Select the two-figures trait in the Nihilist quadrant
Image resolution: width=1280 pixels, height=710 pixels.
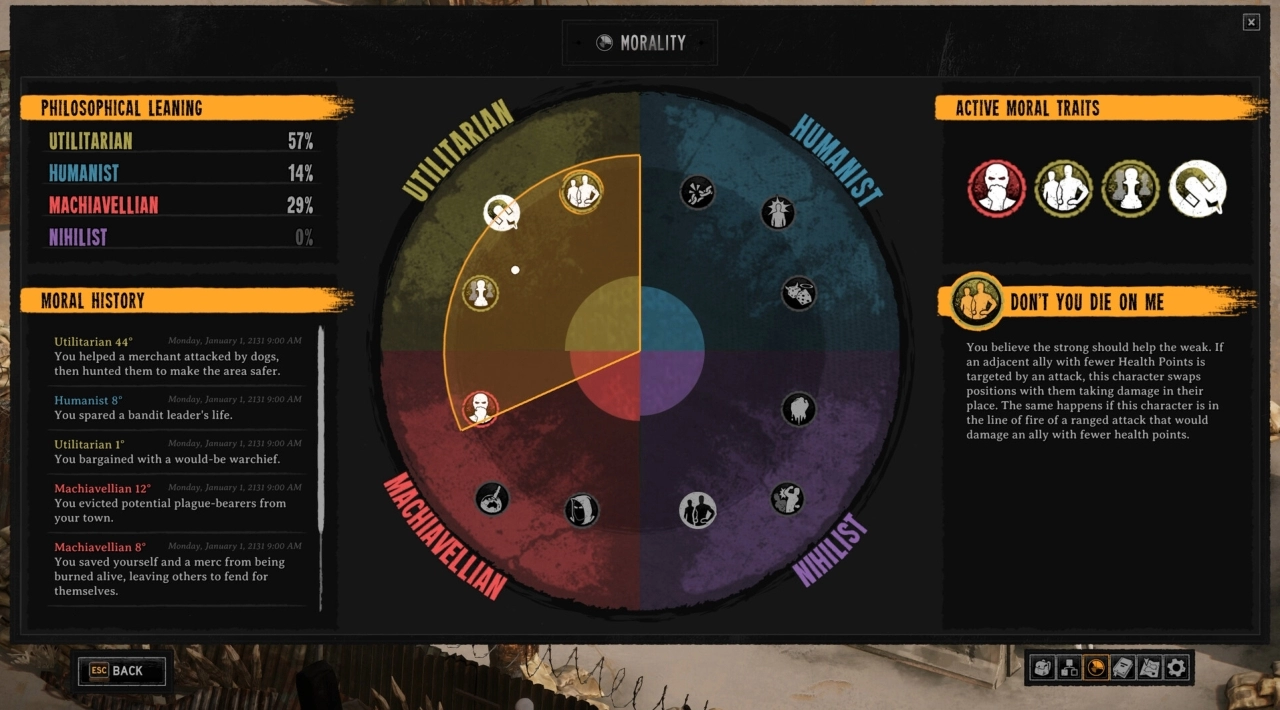pyautogui.click(x=698, y=511)
